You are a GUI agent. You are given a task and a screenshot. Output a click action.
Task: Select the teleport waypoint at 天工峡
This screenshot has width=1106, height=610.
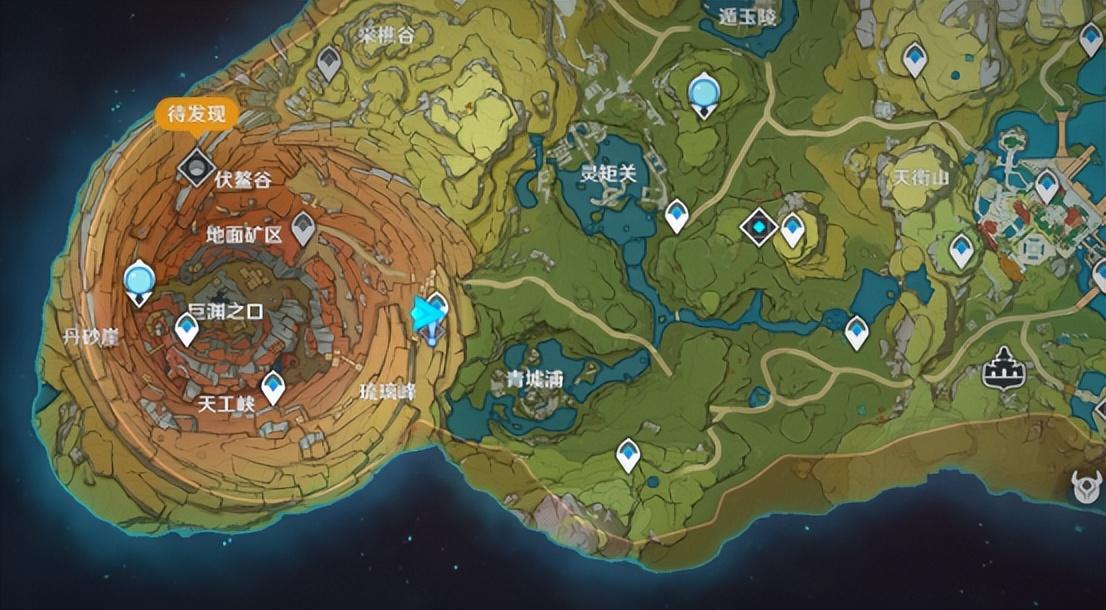coord(273,386)
